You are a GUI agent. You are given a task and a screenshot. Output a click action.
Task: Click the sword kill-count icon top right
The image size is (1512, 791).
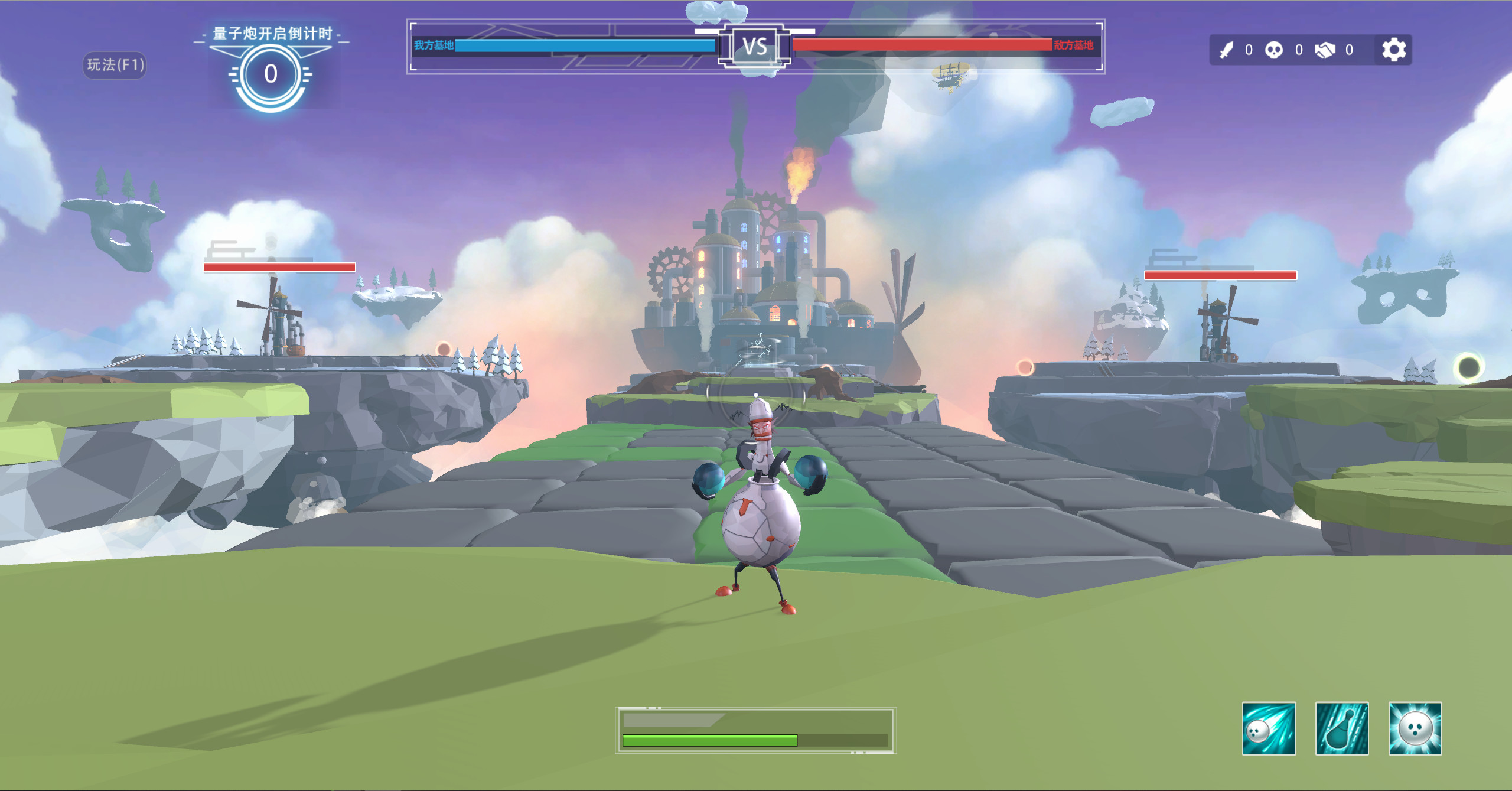tap(1227, 50)
